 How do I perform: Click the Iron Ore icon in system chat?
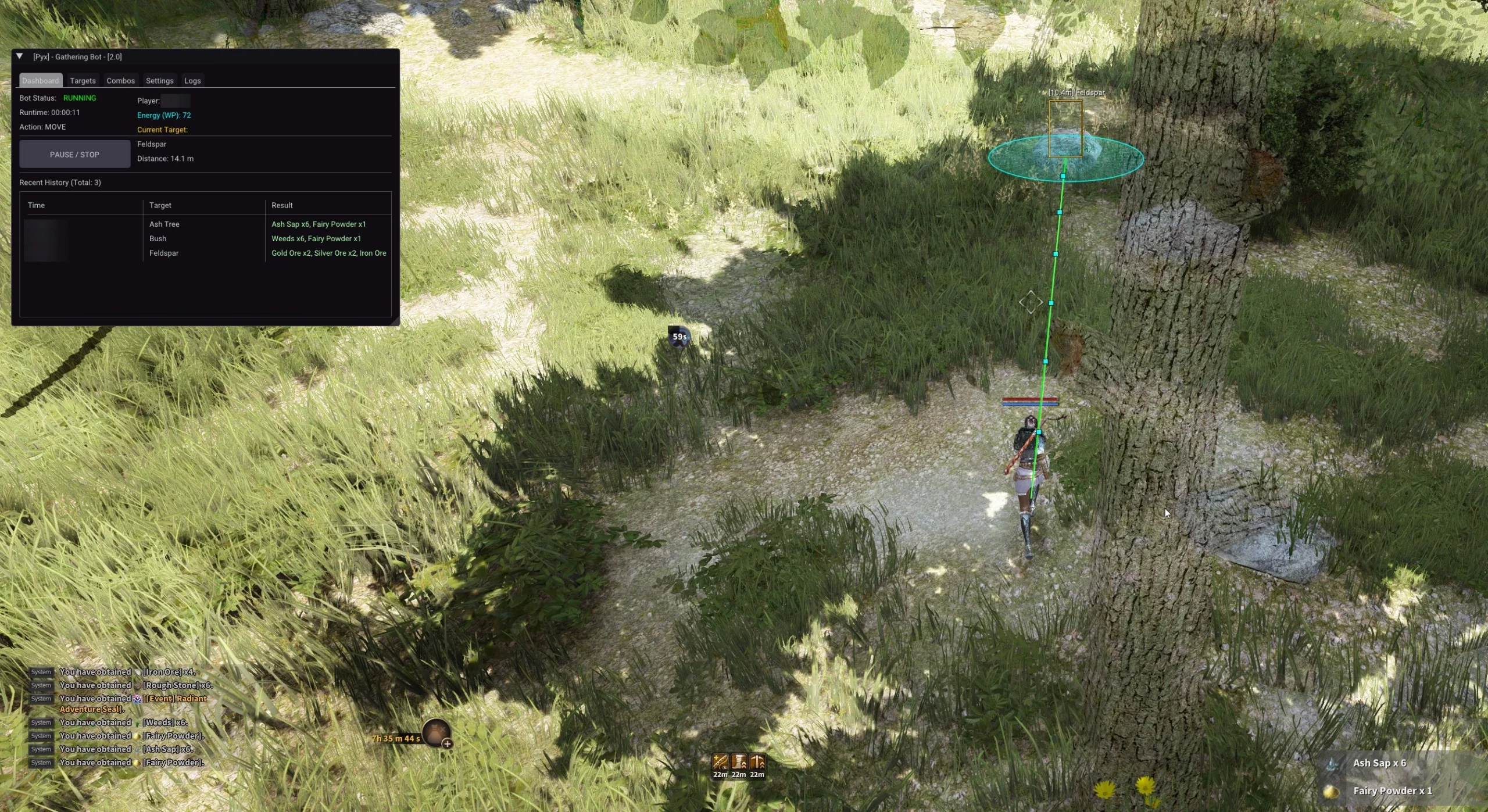(138, 672)
